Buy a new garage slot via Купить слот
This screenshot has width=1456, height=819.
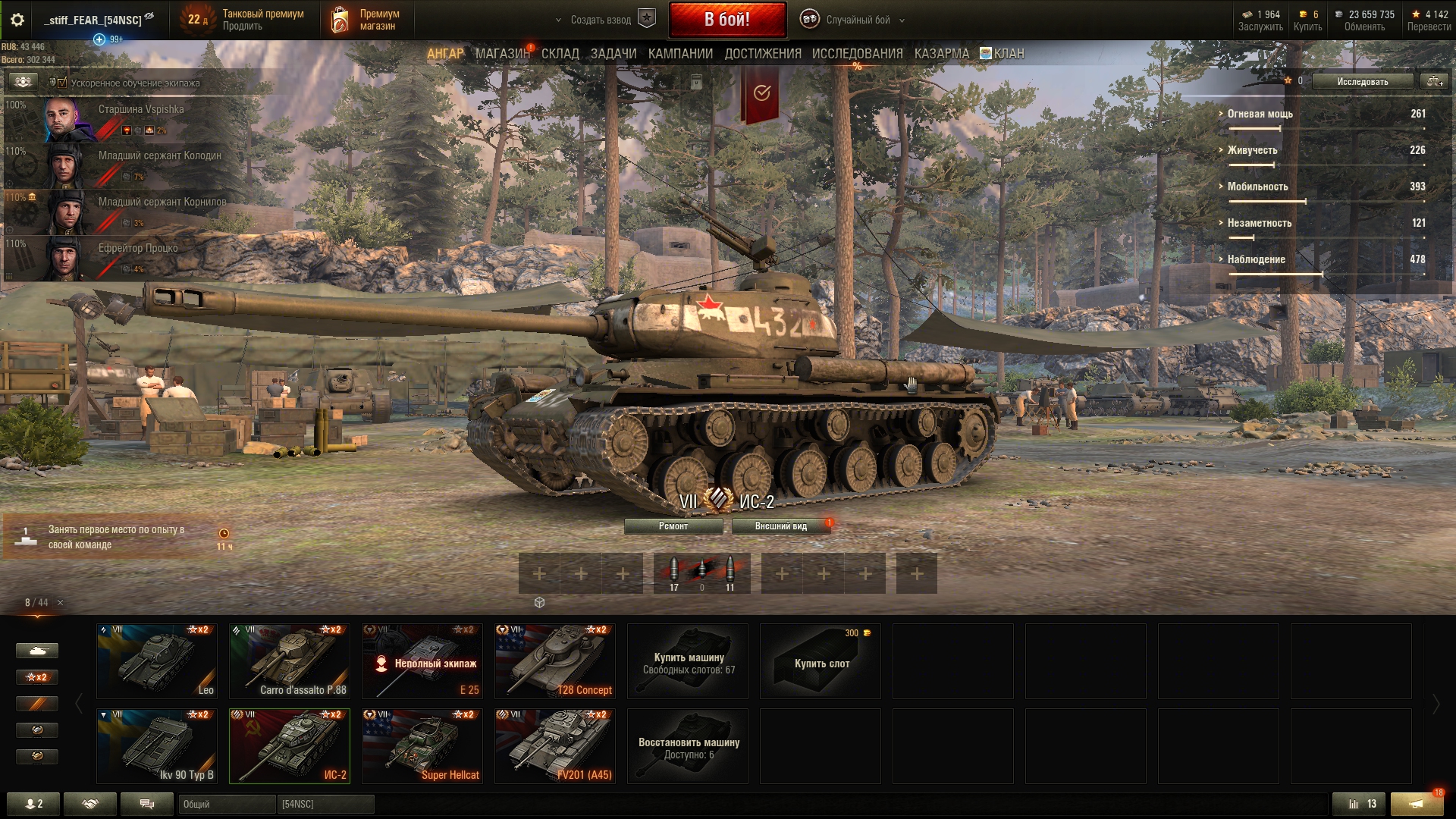coord(821,661)
